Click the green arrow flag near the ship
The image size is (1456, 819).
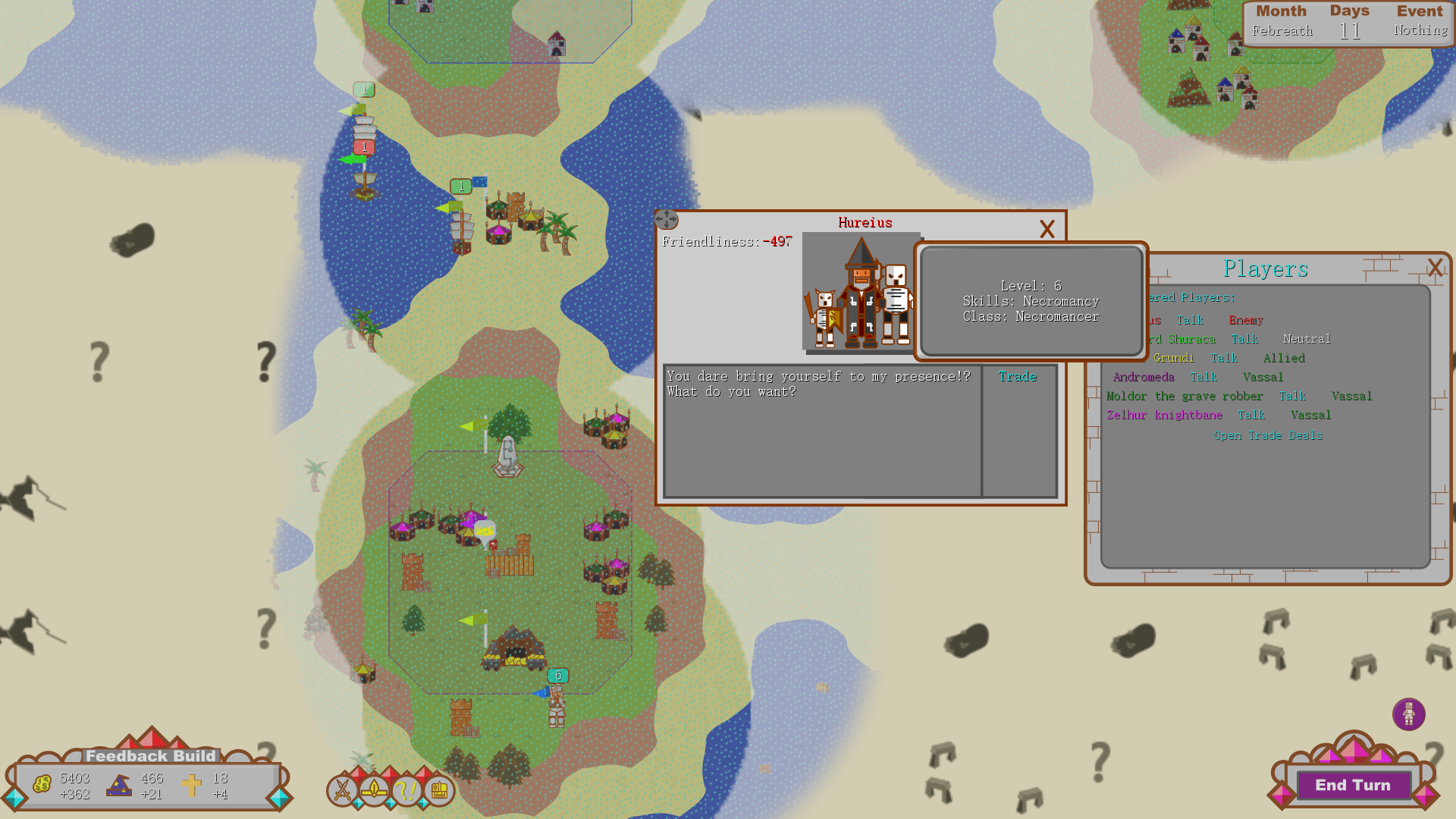point(351,160)
